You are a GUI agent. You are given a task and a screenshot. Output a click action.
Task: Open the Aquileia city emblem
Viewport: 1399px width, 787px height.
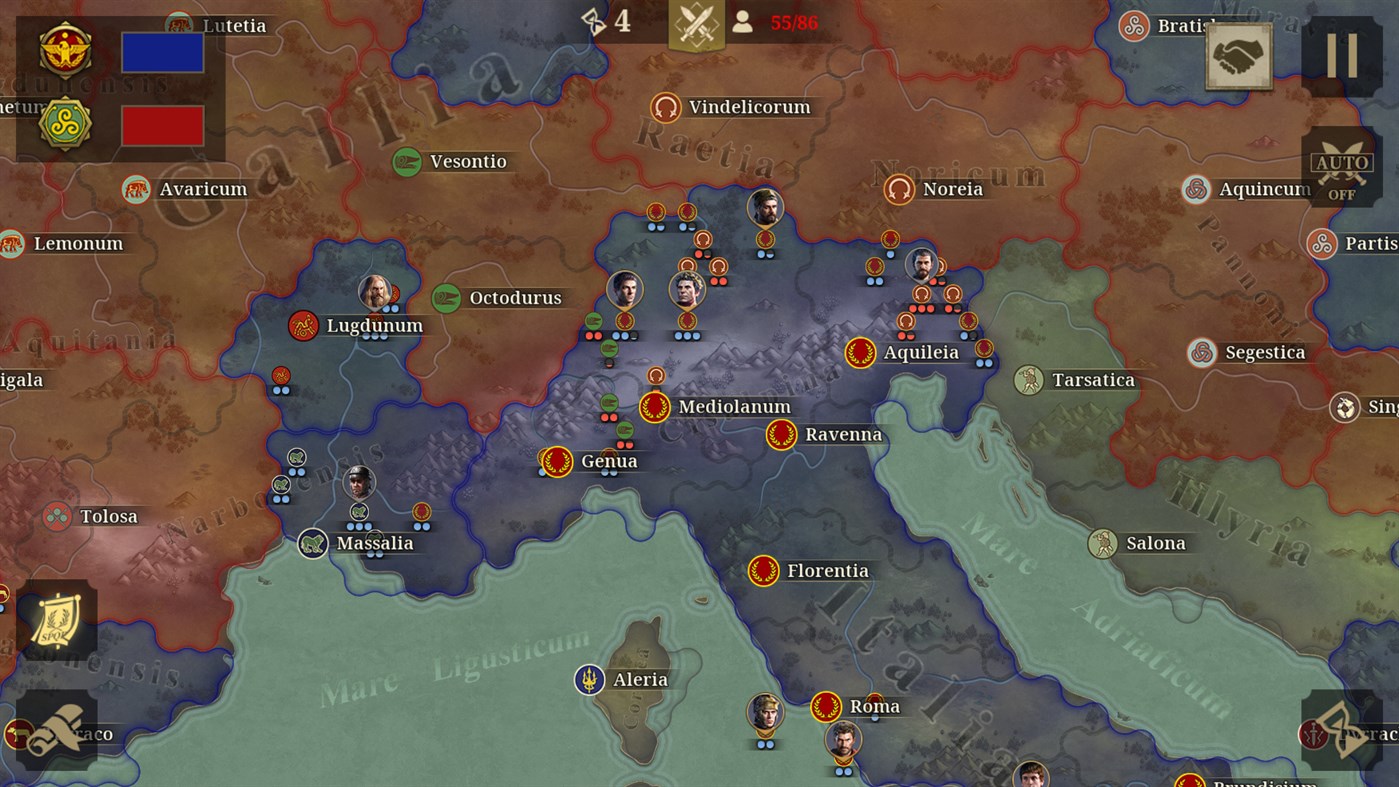(x=858, y=352)
